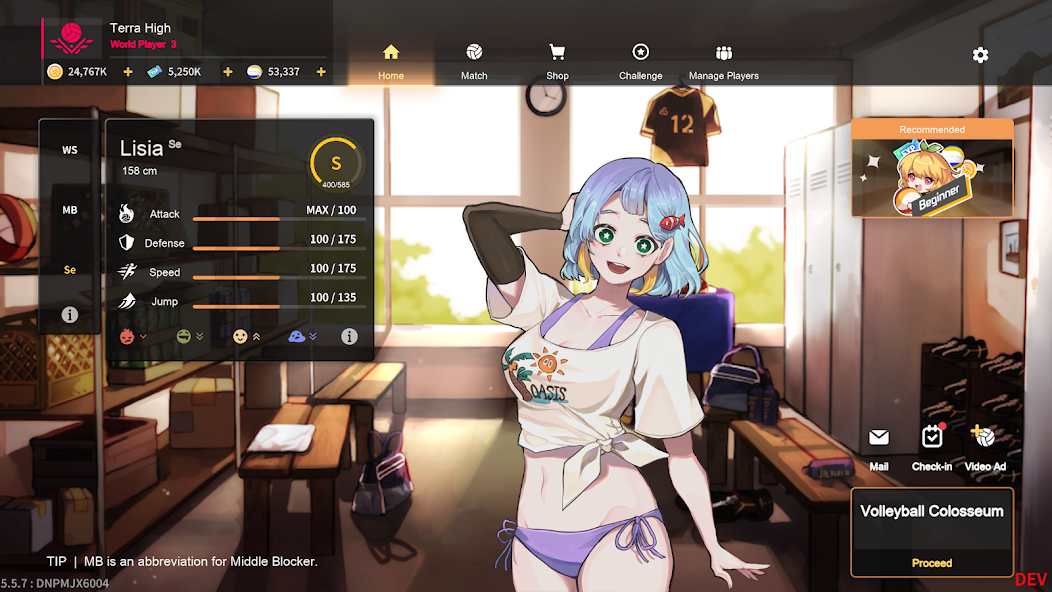The image size is (1052, 592).
Task: Open the Mail inbox
Action: point(879,446)
